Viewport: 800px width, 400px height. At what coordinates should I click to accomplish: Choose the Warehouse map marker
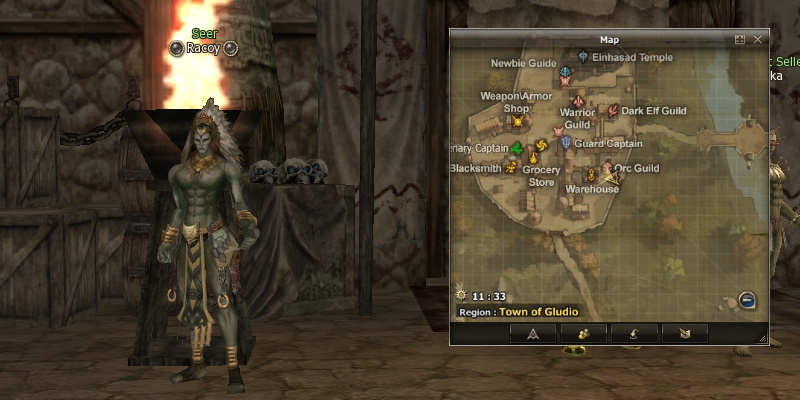coord(590,176)
